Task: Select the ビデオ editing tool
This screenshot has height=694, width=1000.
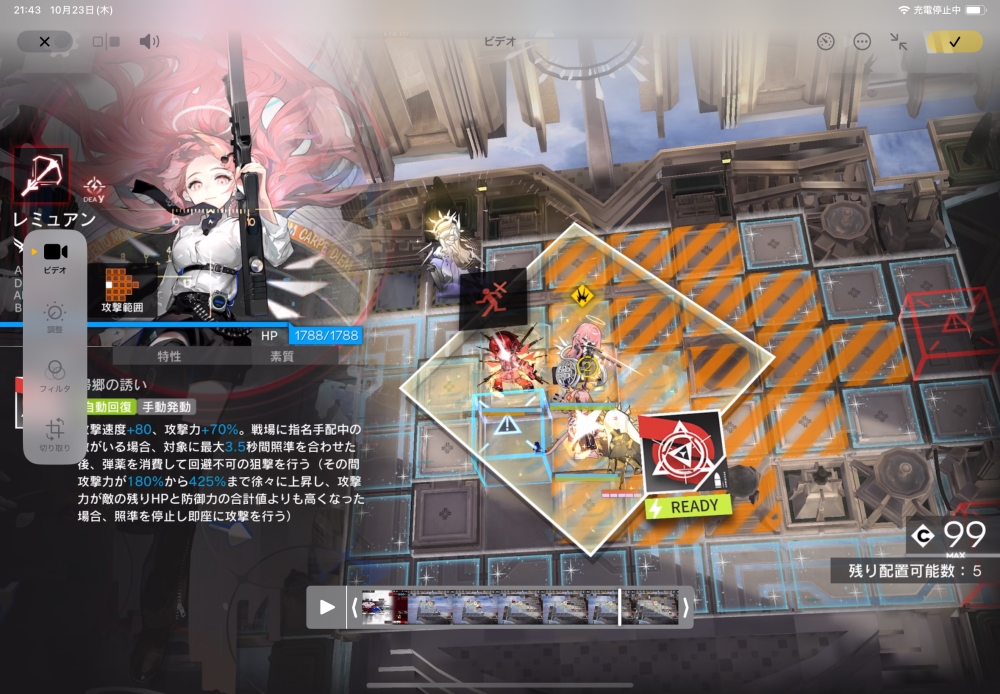Action: 56,256
